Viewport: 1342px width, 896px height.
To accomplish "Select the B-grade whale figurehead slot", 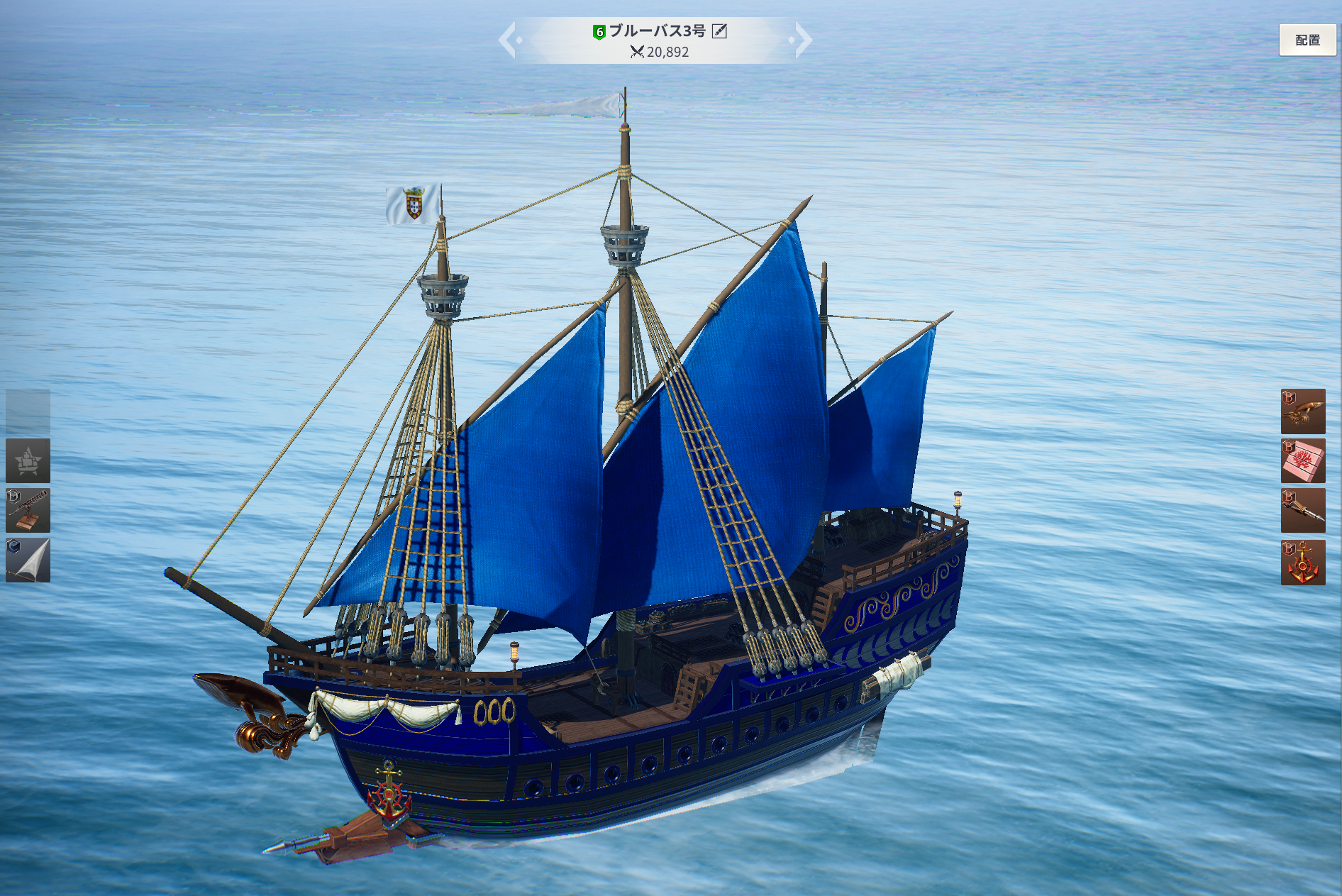I will pos(1303,411).
